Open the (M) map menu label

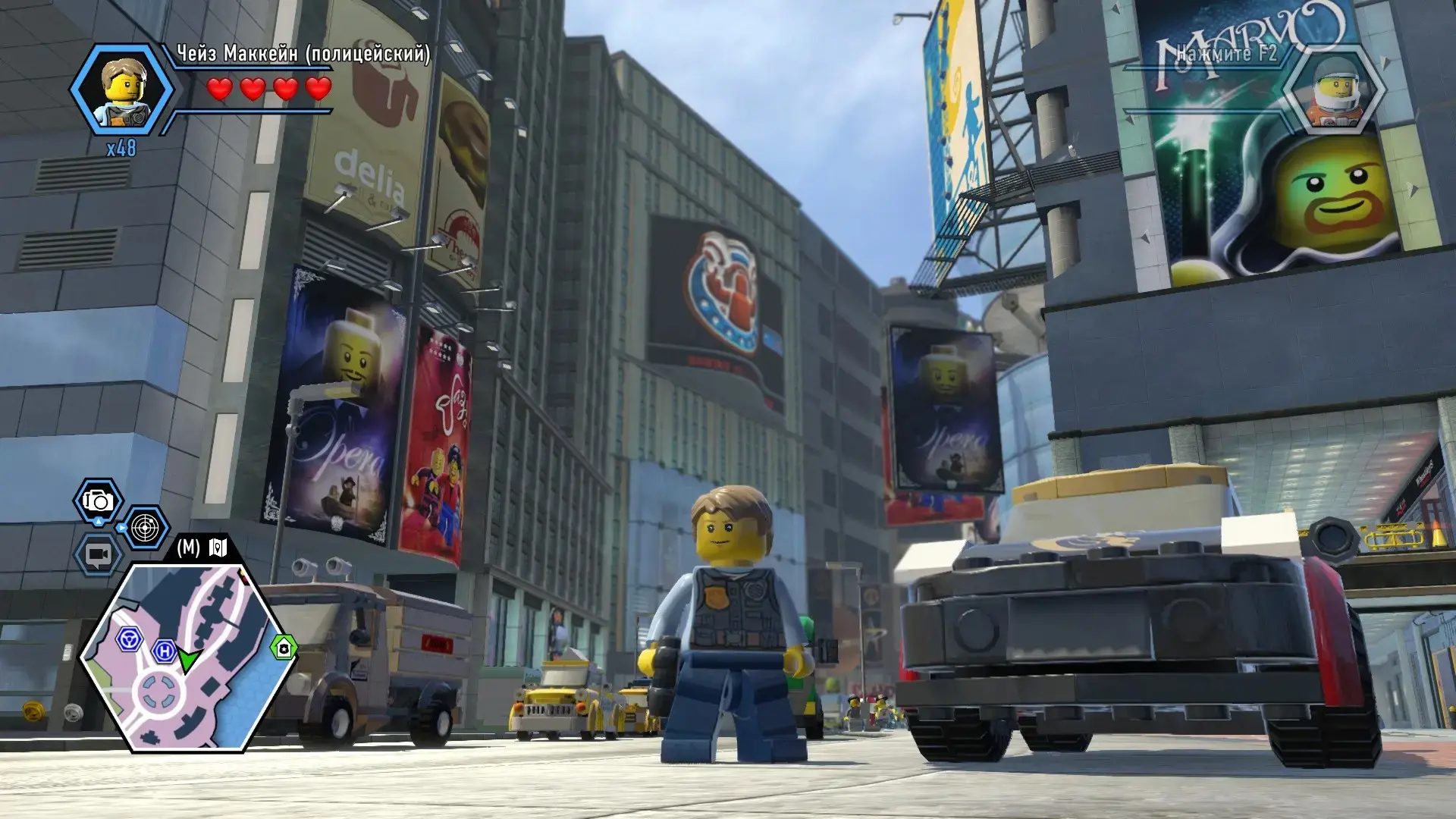click(x=188, y=544)
